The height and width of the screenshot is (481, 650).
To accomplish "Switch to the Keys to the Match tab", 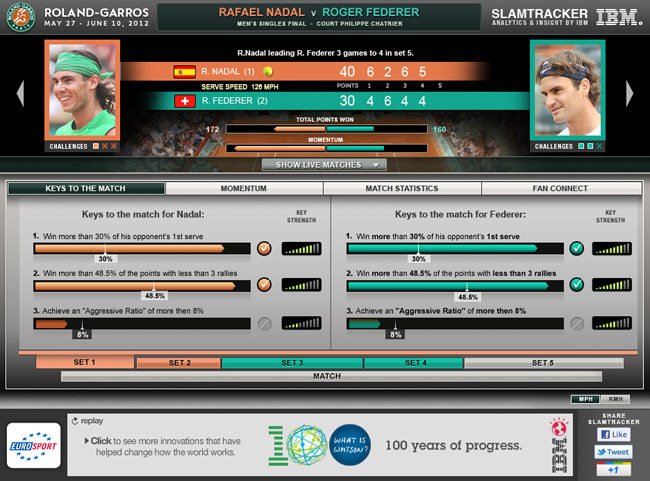I will [86, 188].
